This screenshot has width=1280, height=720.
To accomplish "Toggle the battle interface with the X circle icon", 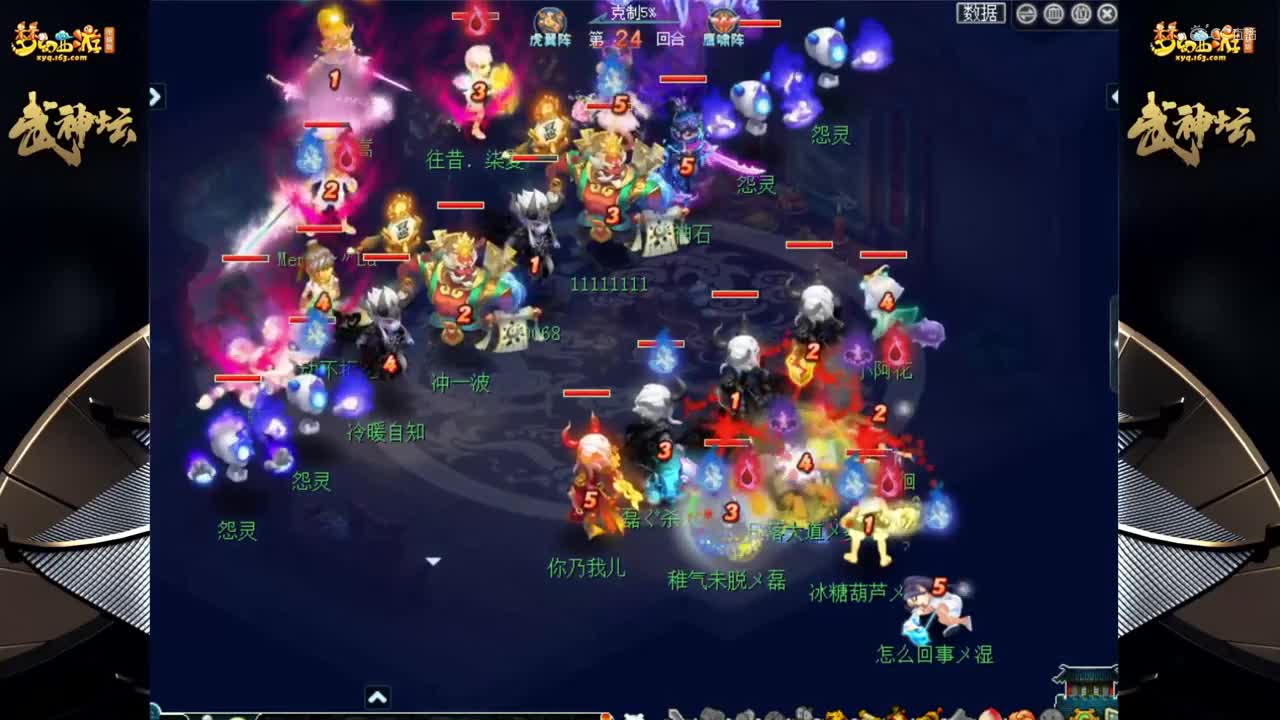I will [x=1106, y=14].
